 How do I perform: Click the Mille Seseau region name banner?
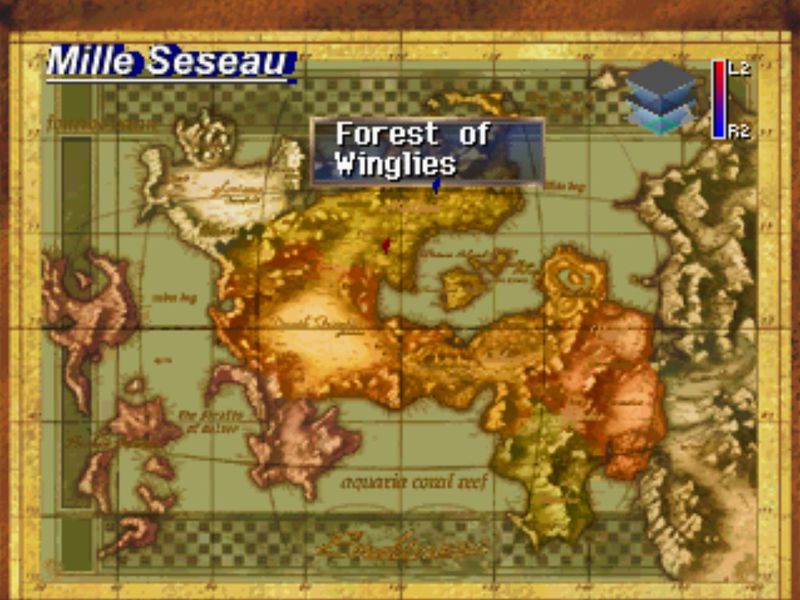[x=170, y=63]
